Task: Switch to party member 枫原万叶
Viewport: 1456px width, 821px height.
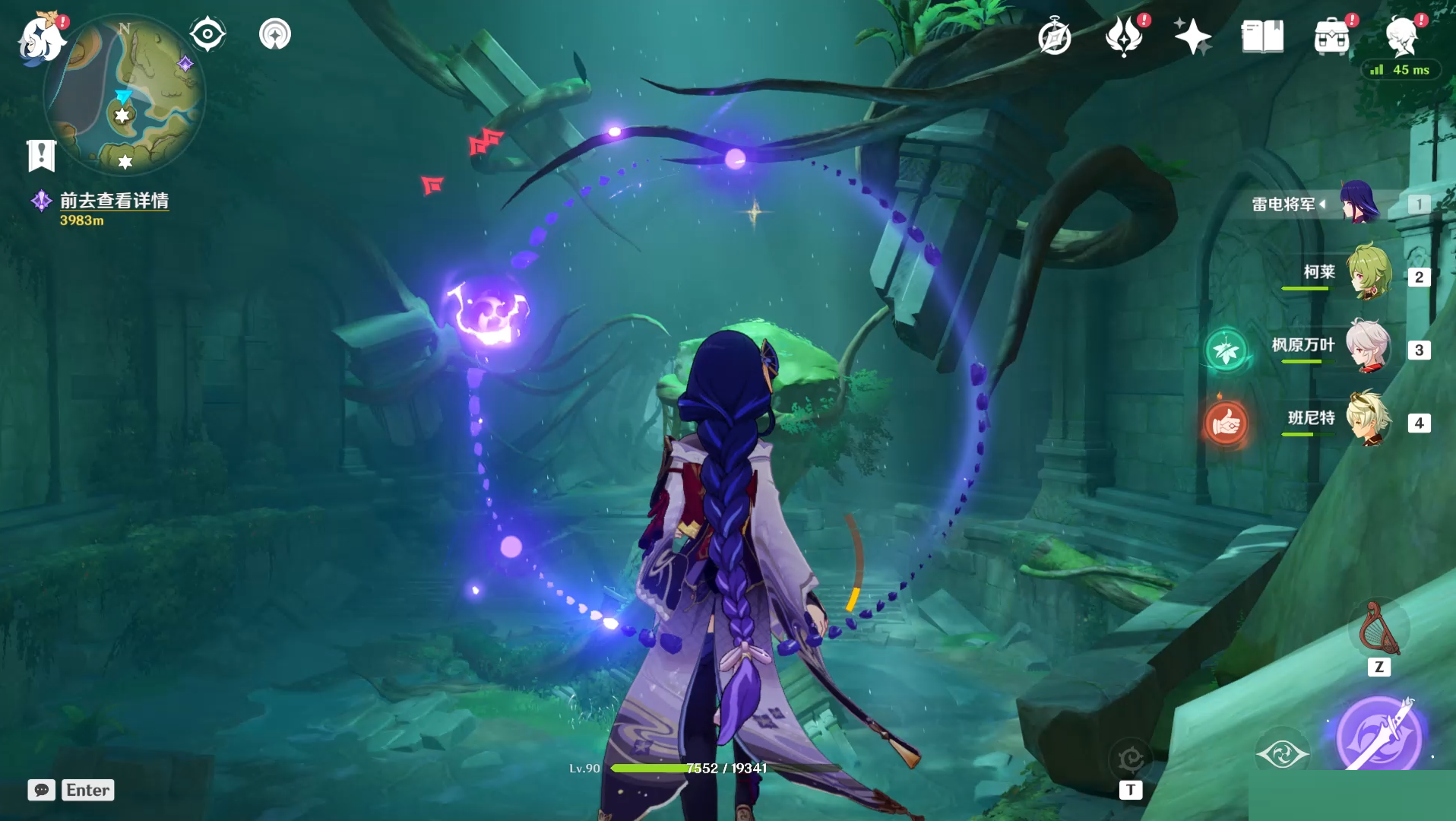Action: pos(1369,346)
